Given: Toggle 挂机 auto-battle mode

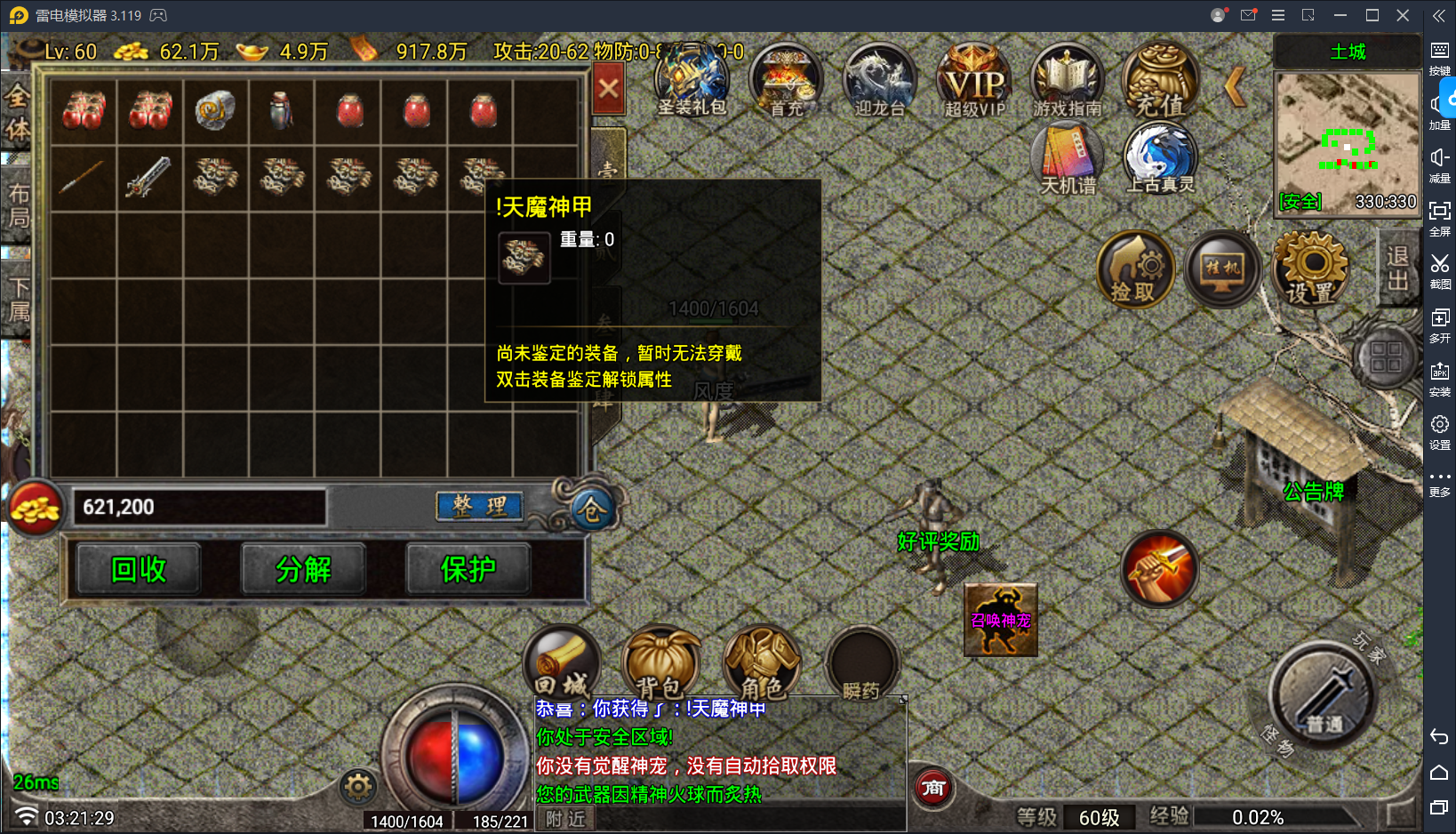Looking at the screenshot, I should (1221, 269).
